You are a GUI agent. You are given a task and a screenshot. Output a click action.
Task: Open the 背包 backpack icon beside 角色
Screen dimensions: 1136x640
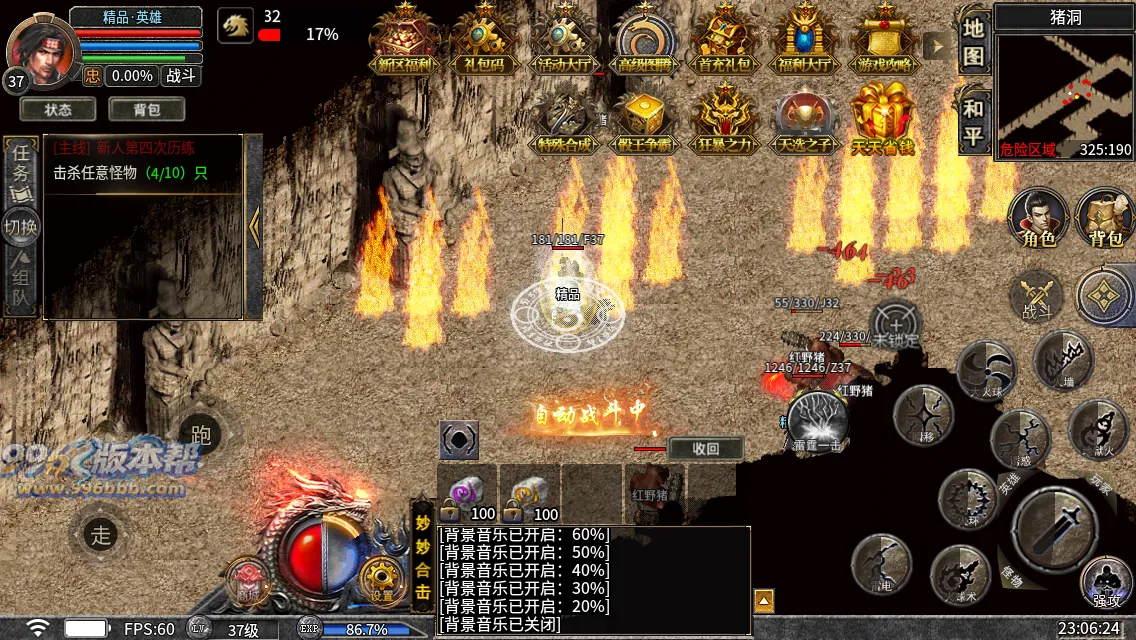tap(1106, 217)
